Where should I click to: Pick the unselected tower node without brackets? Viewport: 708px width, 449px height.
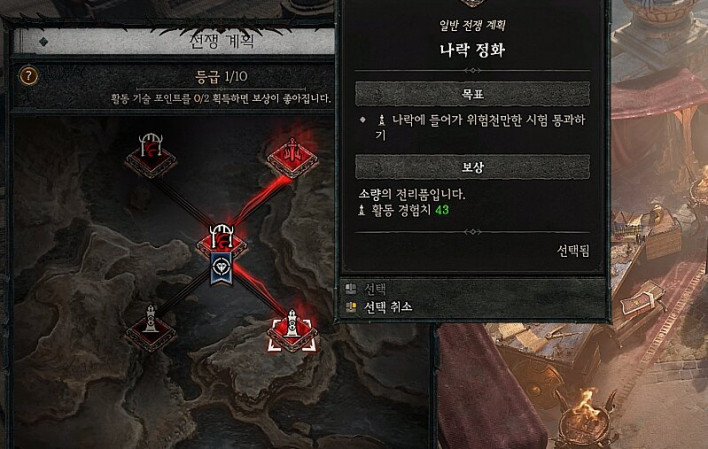[x=150, y=325]
